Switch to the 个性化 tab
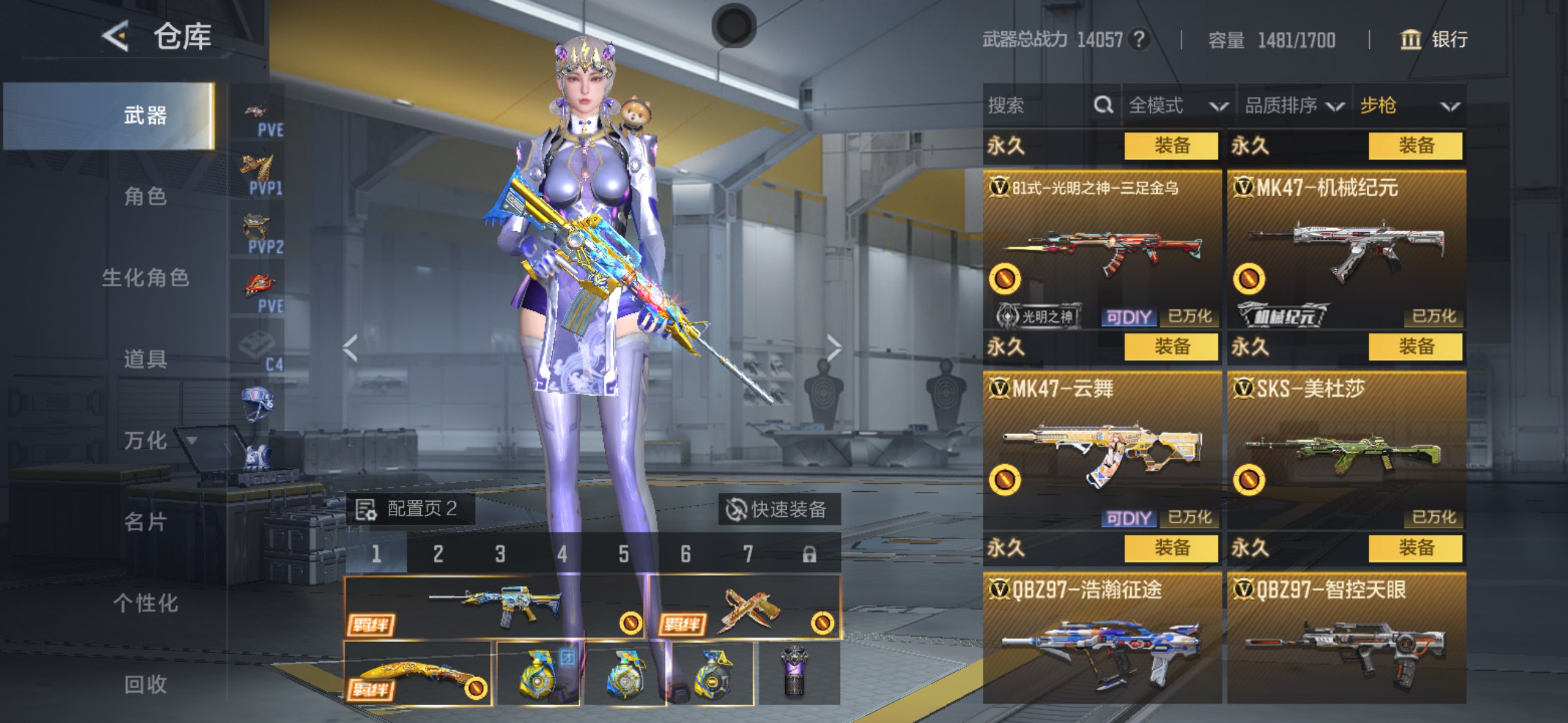This screenshot has width=1568, height=723. pos(145,603)
